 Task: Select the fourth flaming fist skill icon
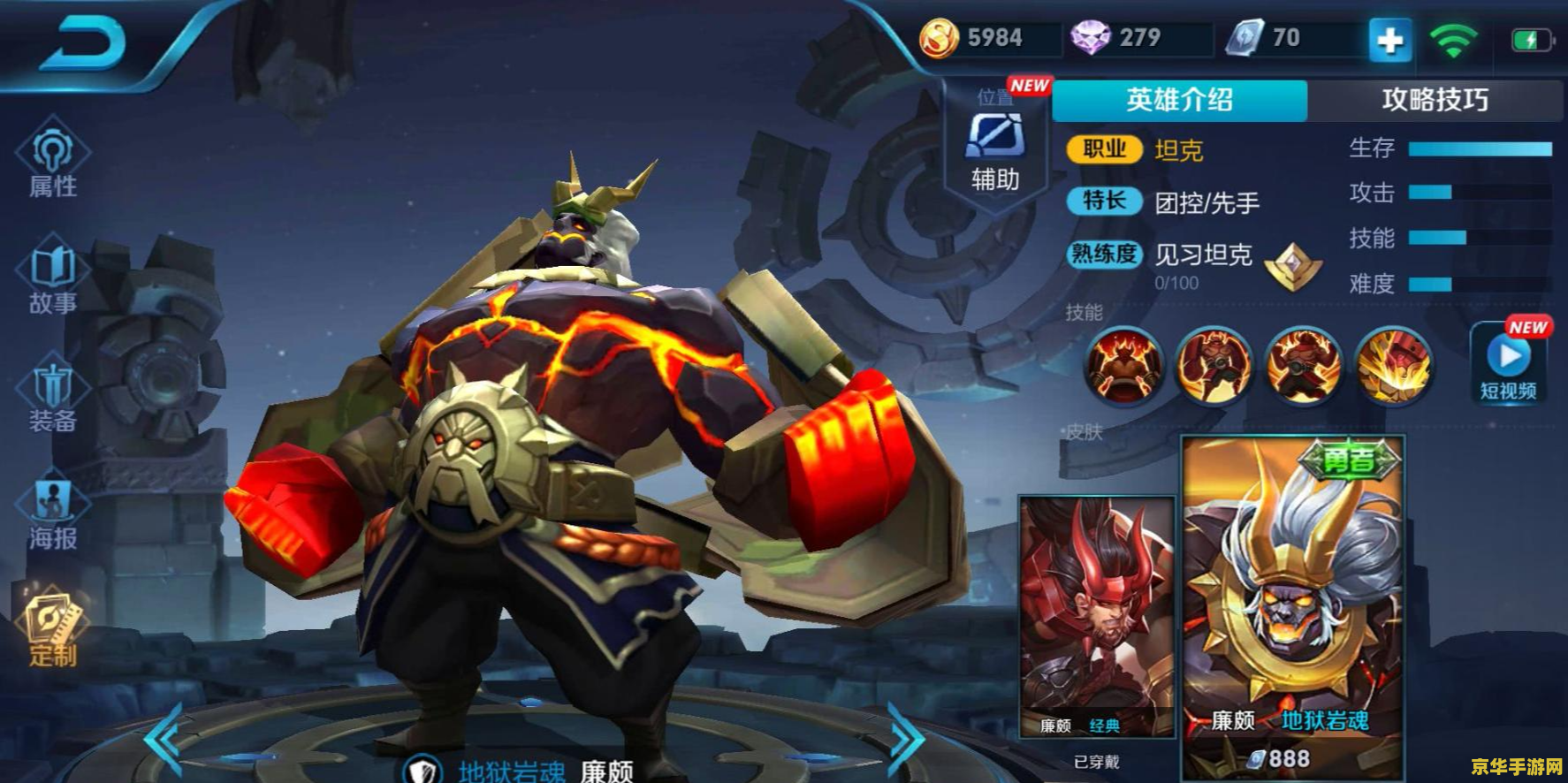(x=1392, y=364)
